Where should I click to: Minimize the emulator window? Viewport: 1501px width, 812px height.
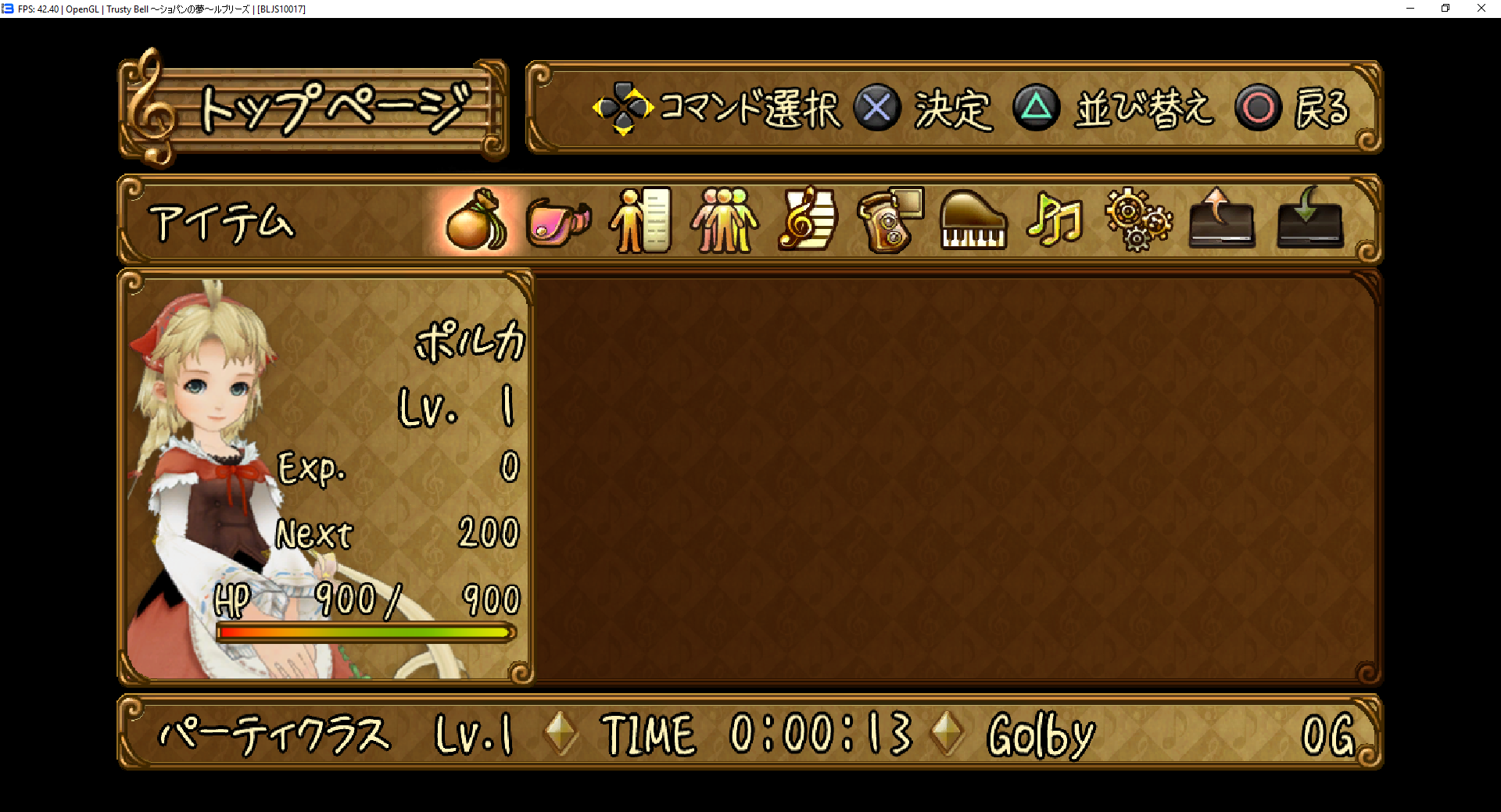[1410, 9]
